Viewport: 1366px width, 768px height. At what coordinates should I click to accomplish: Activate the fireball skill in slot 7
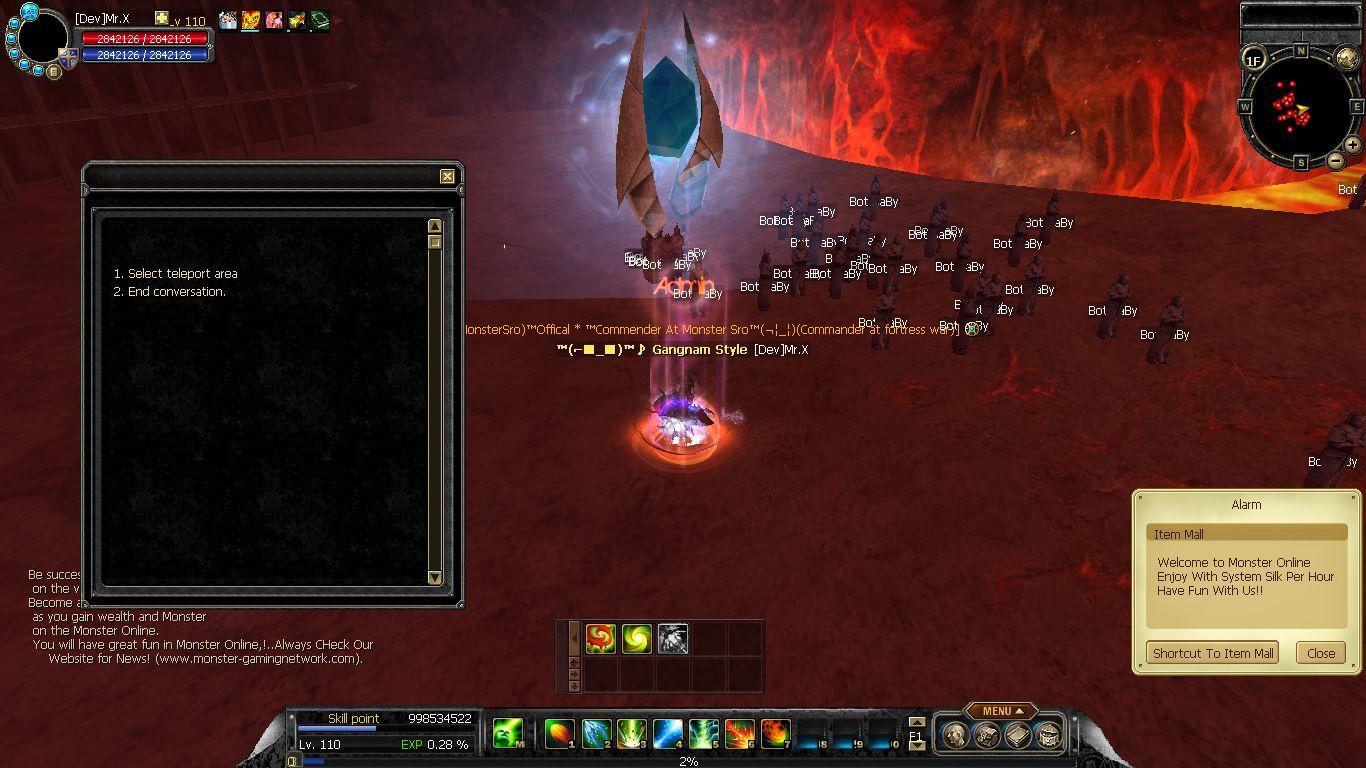[775, 734]
